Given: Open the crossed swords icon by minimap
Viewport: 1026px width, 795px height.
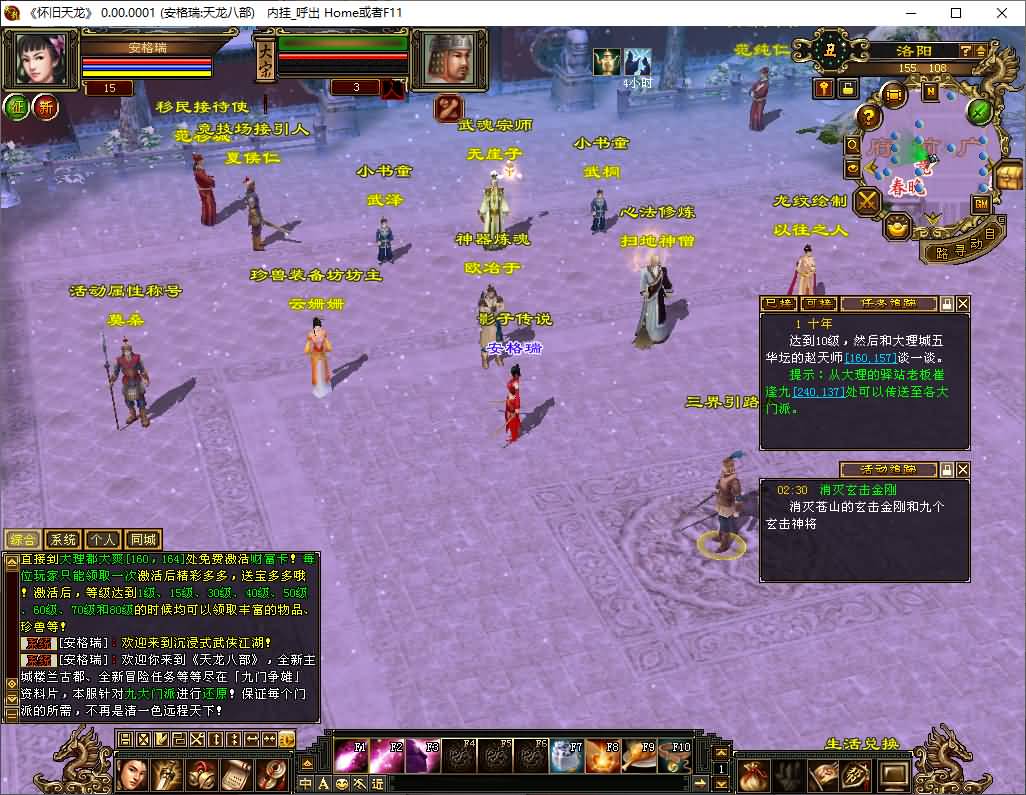Looking at the screenshot, I should pos(866,201).
